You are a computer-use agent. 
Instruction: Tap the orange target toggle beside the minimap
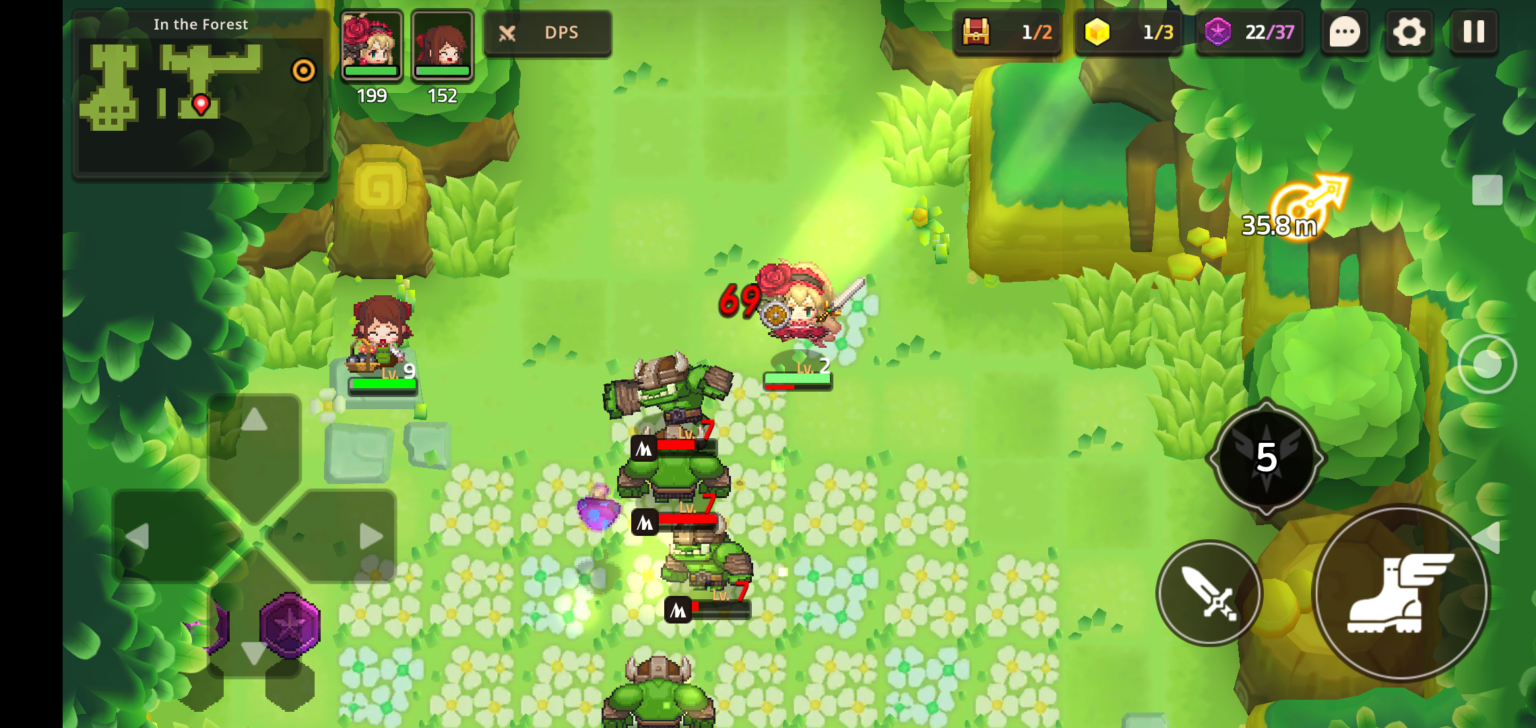click(x=303, y=71)
